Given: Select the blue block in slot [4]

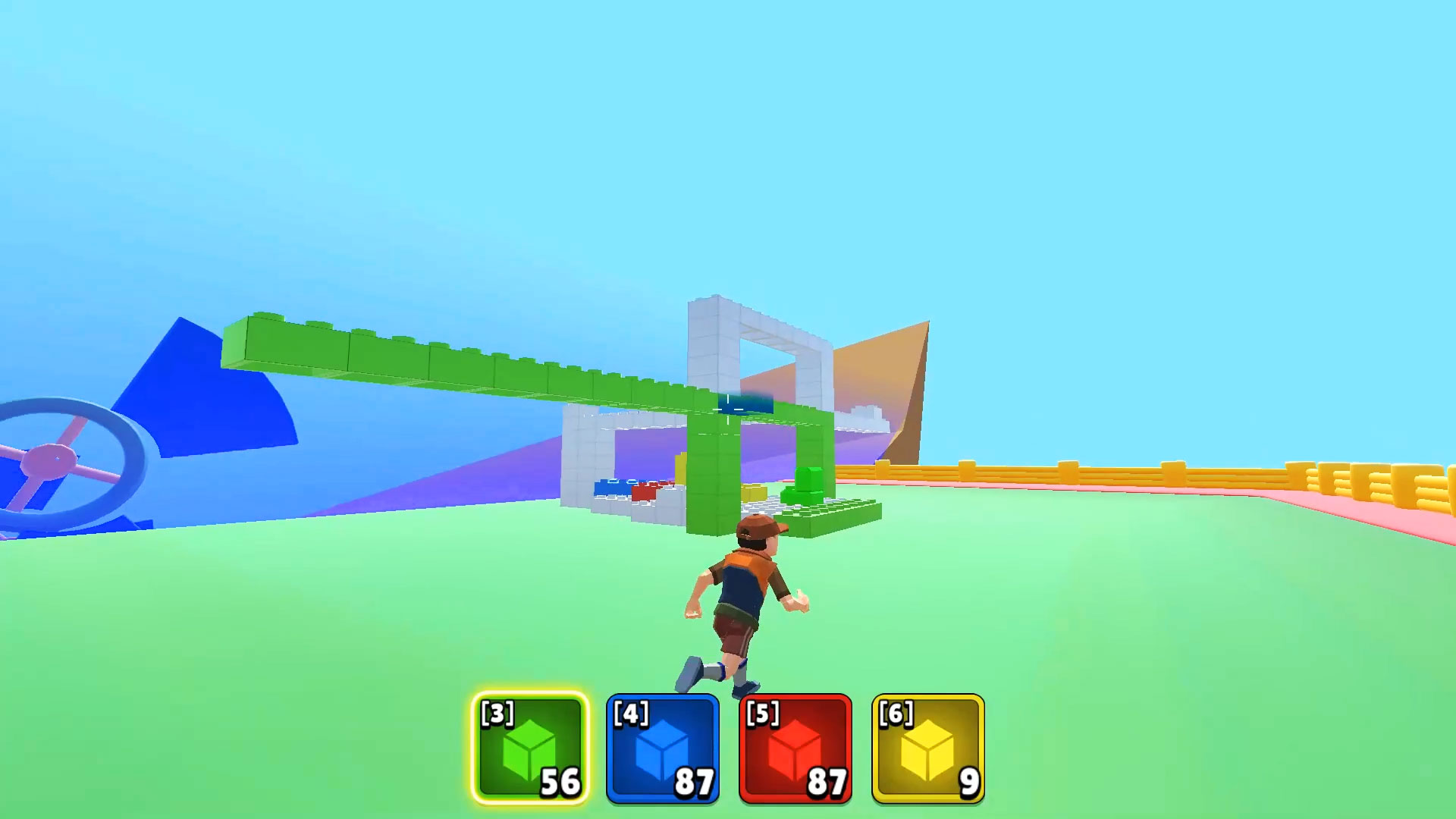Looking at the screenshot, I should tap(661, 747).
